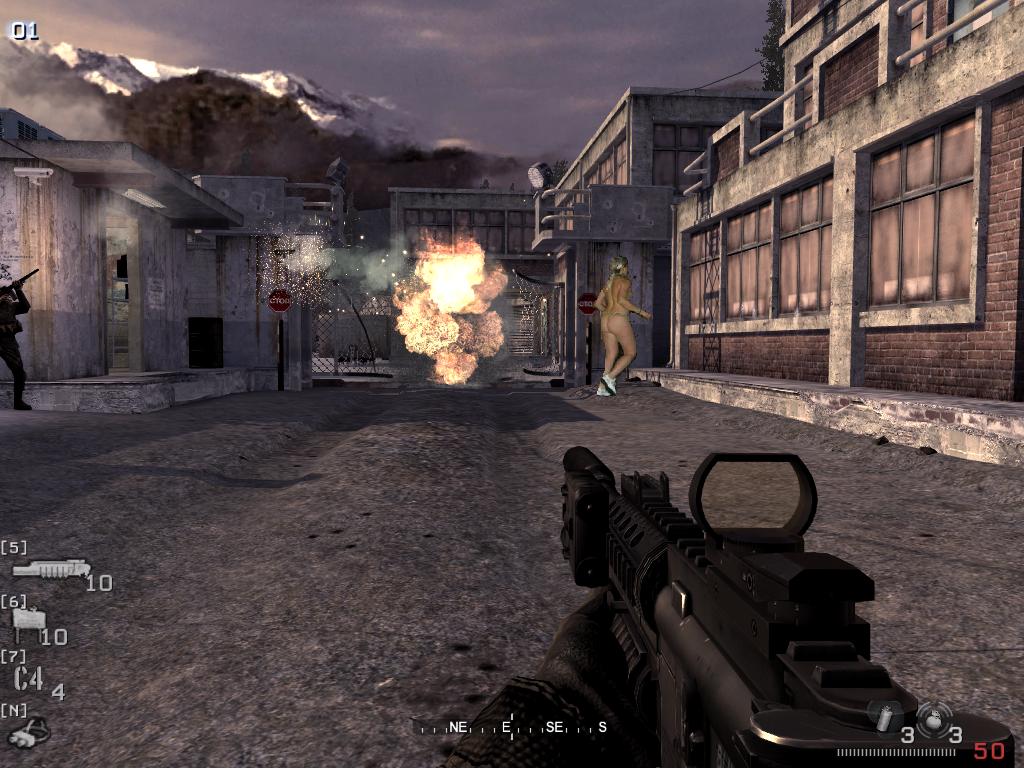The image size is (1024, 771).
Task: Select the C4 explosive item
Action: click(29, 679)
